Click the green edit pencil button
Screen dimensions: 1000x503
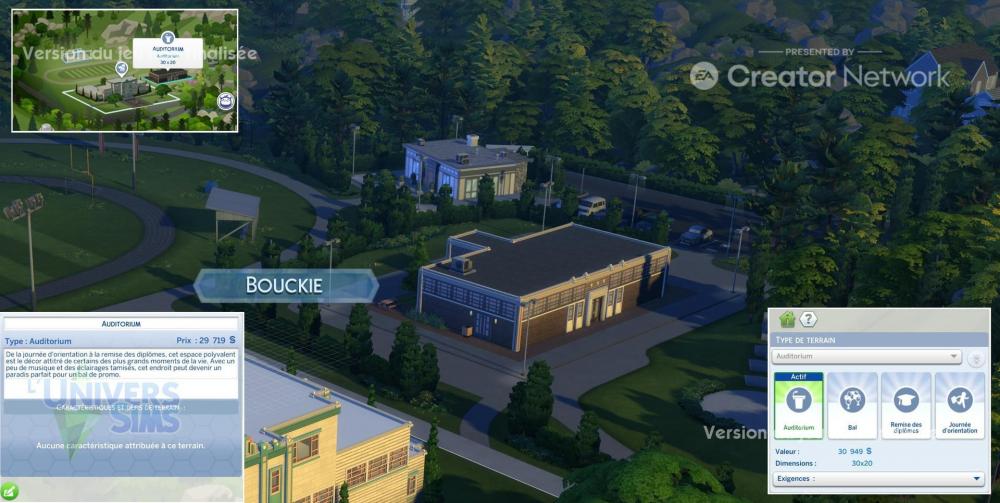coord(9,490)
